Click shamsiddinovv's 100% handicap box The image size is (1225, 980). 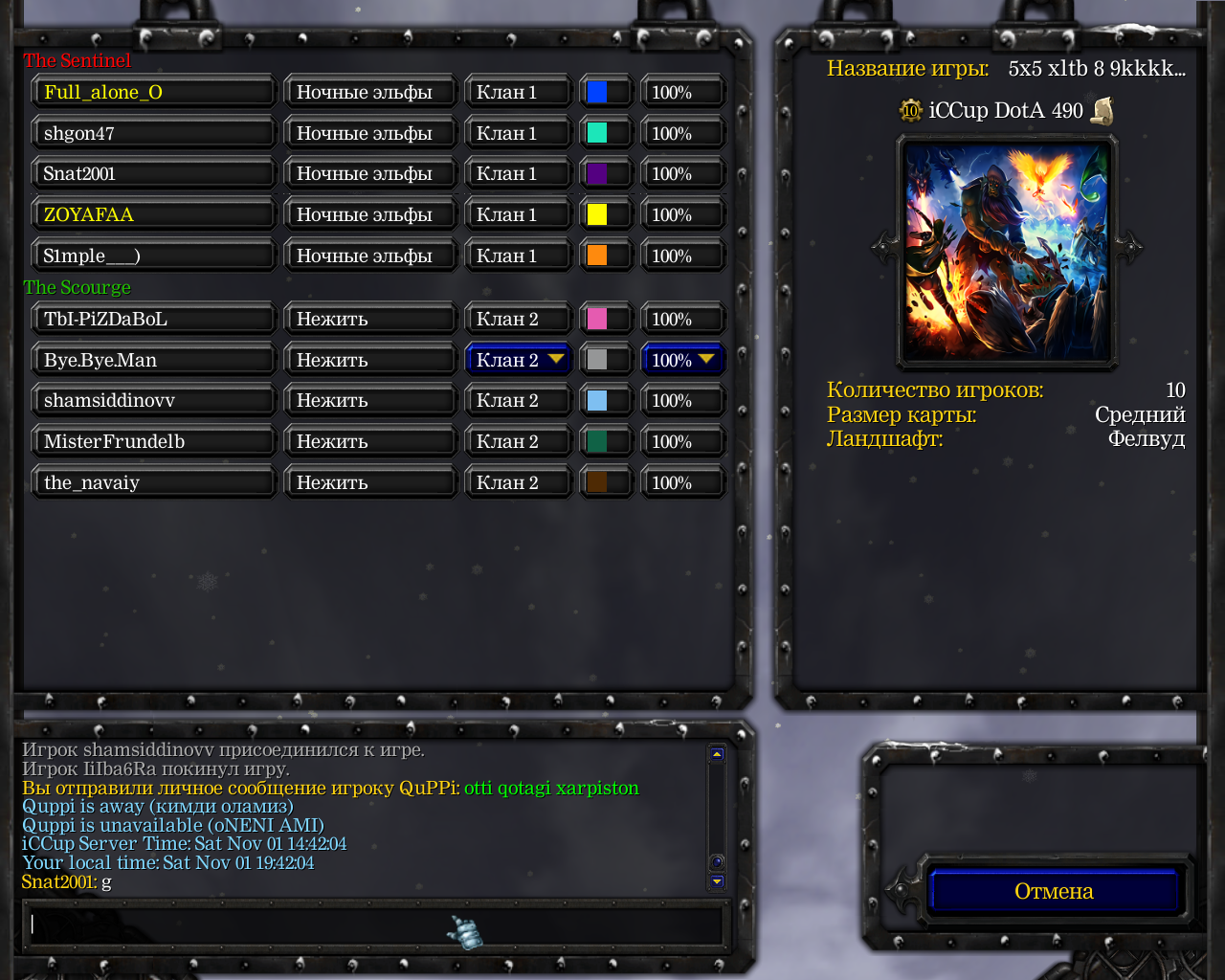click(x=682, y=401)
